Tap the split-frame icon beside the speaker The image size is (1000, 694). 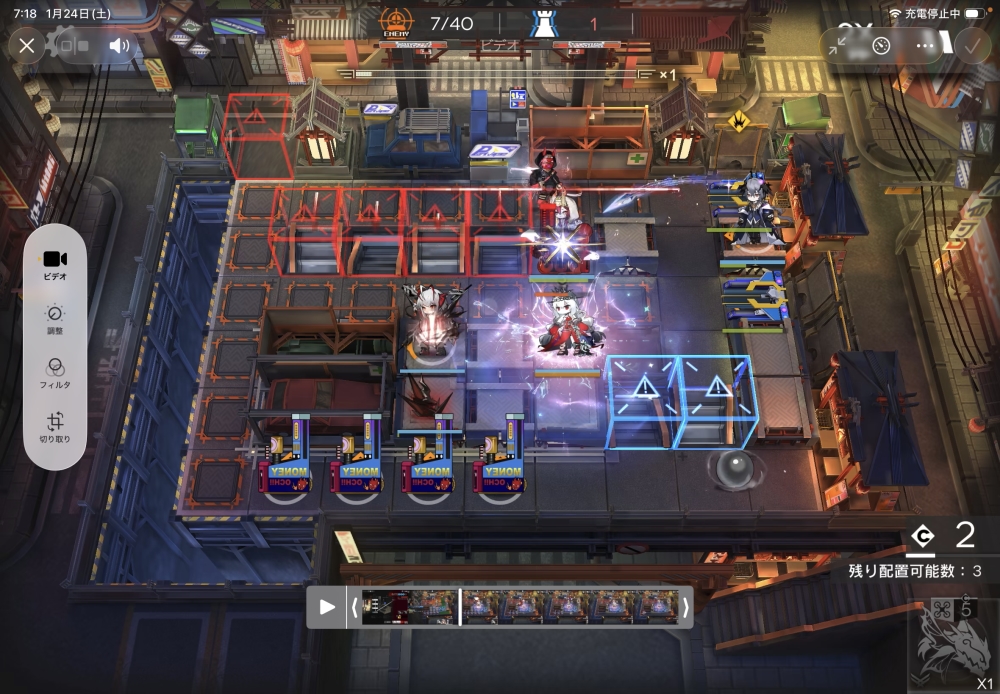70,45
